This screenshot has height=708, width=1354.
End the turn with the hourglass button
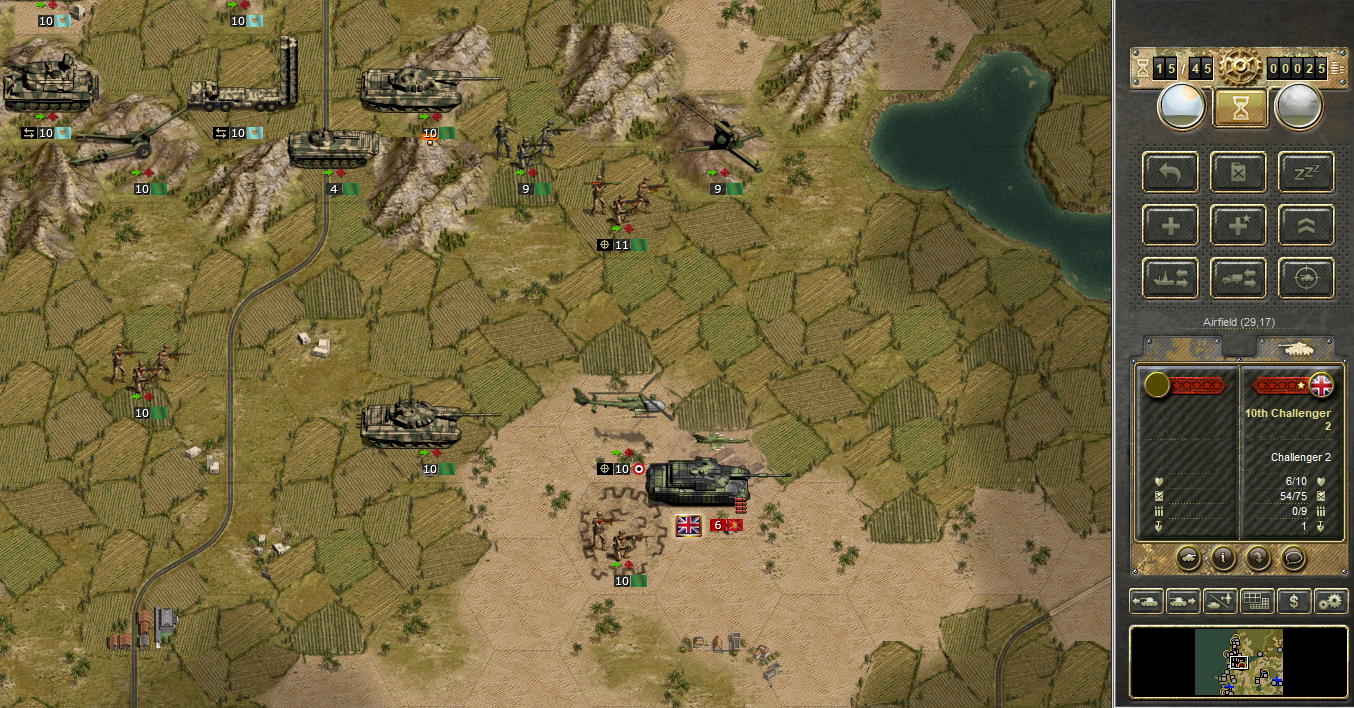point(1240,107)
